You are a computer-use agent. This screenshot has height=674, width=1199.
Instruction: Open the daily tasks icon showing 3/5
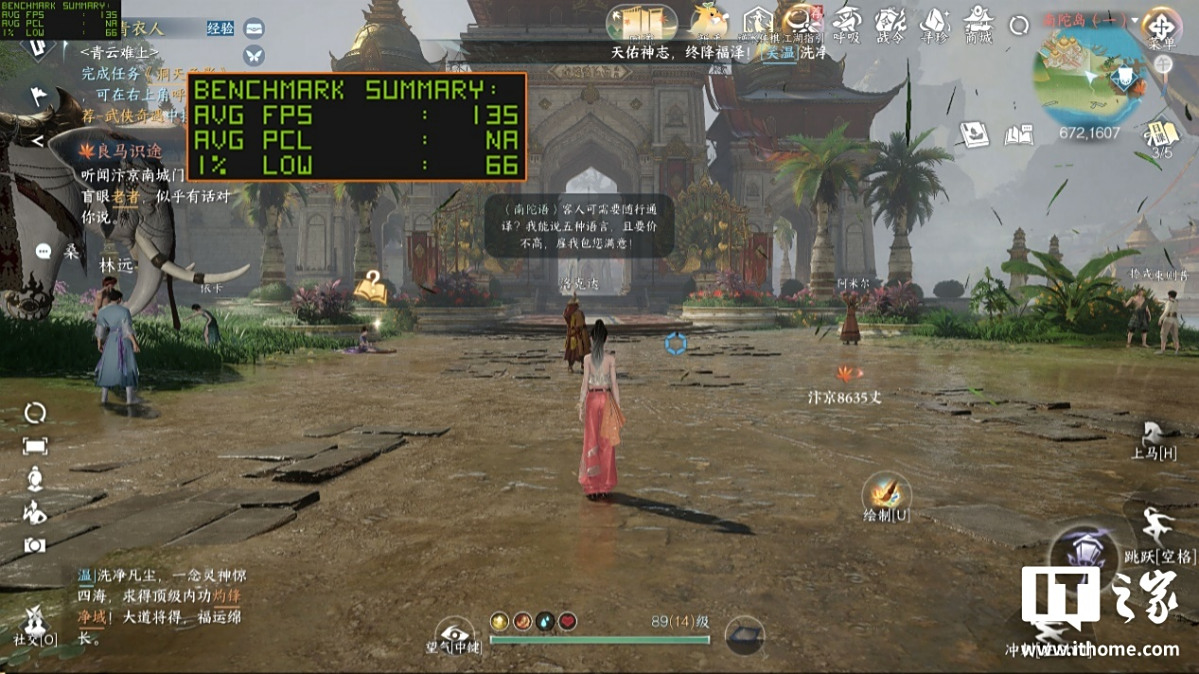pyautogui.click(x=1162, y=135)
